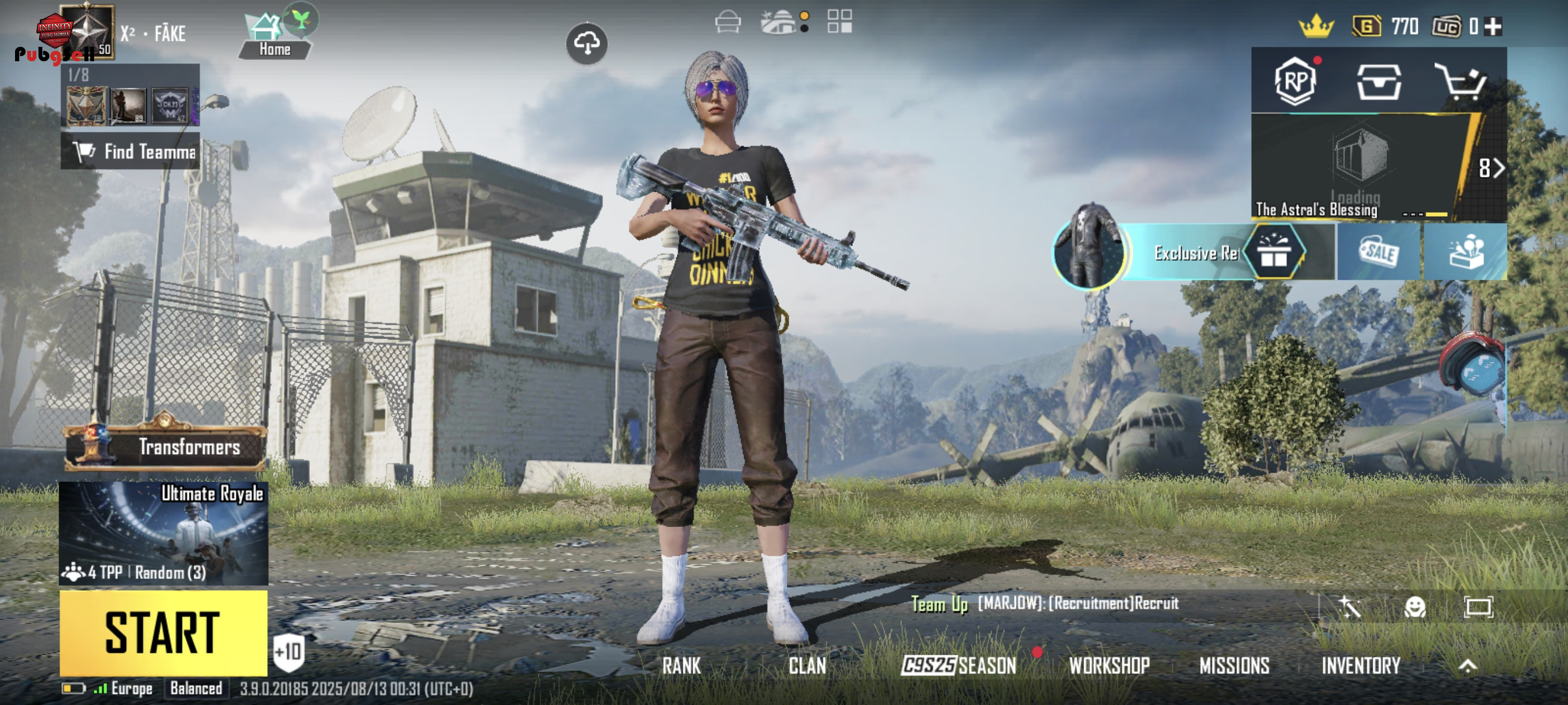Open the RANK menu
1568x705 pixels.
[681, 666]
